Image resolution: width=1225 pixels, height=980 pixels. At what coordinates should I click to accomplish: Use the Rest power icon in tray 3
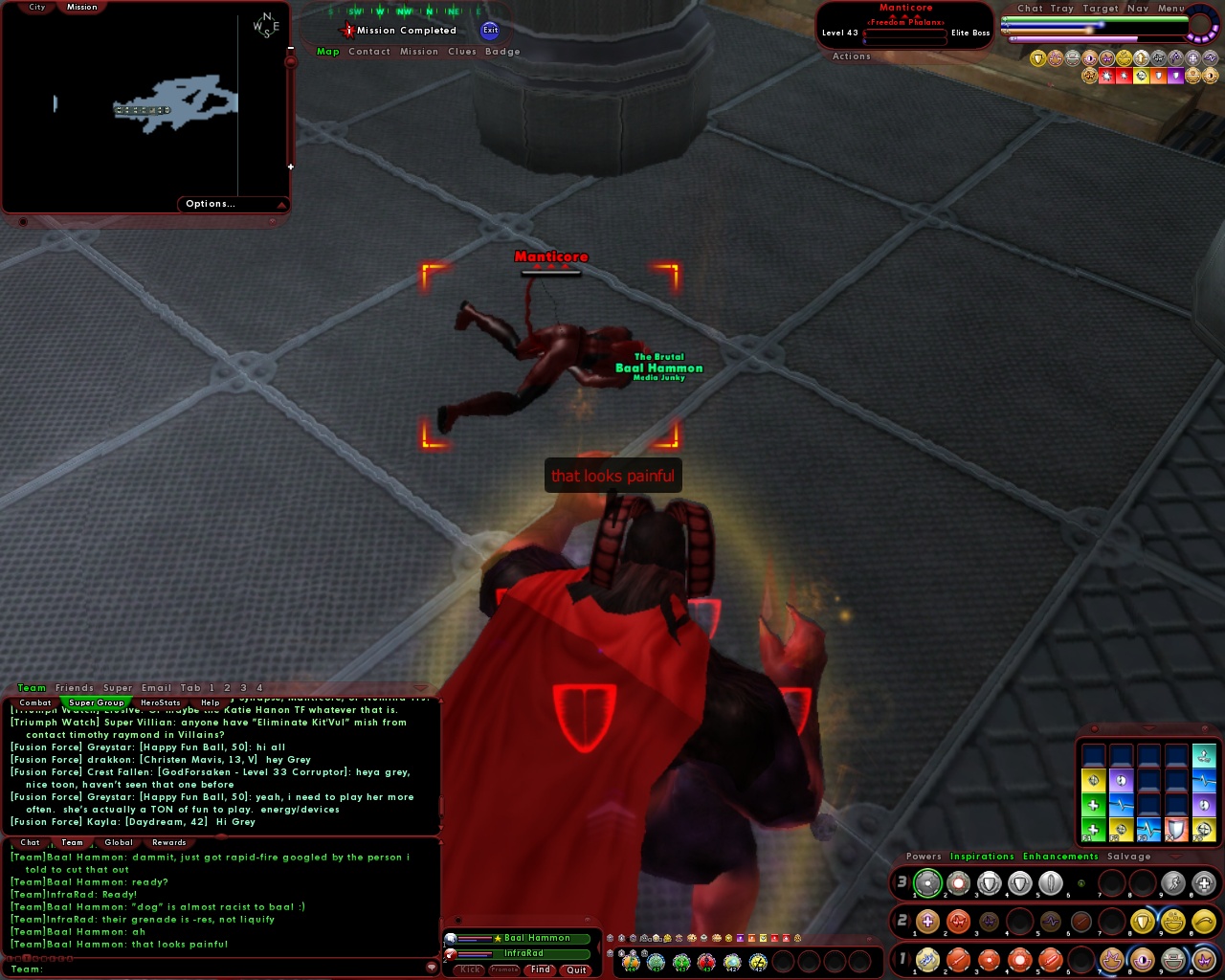pos(1204,883)
